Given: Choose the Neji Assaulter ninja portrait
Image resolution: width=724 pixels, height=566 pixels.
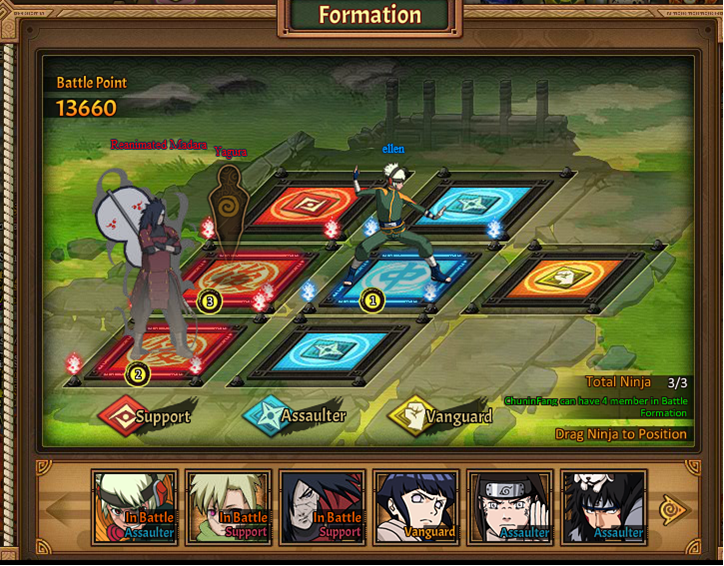Looking at the screenshot, I should (510, 508).
